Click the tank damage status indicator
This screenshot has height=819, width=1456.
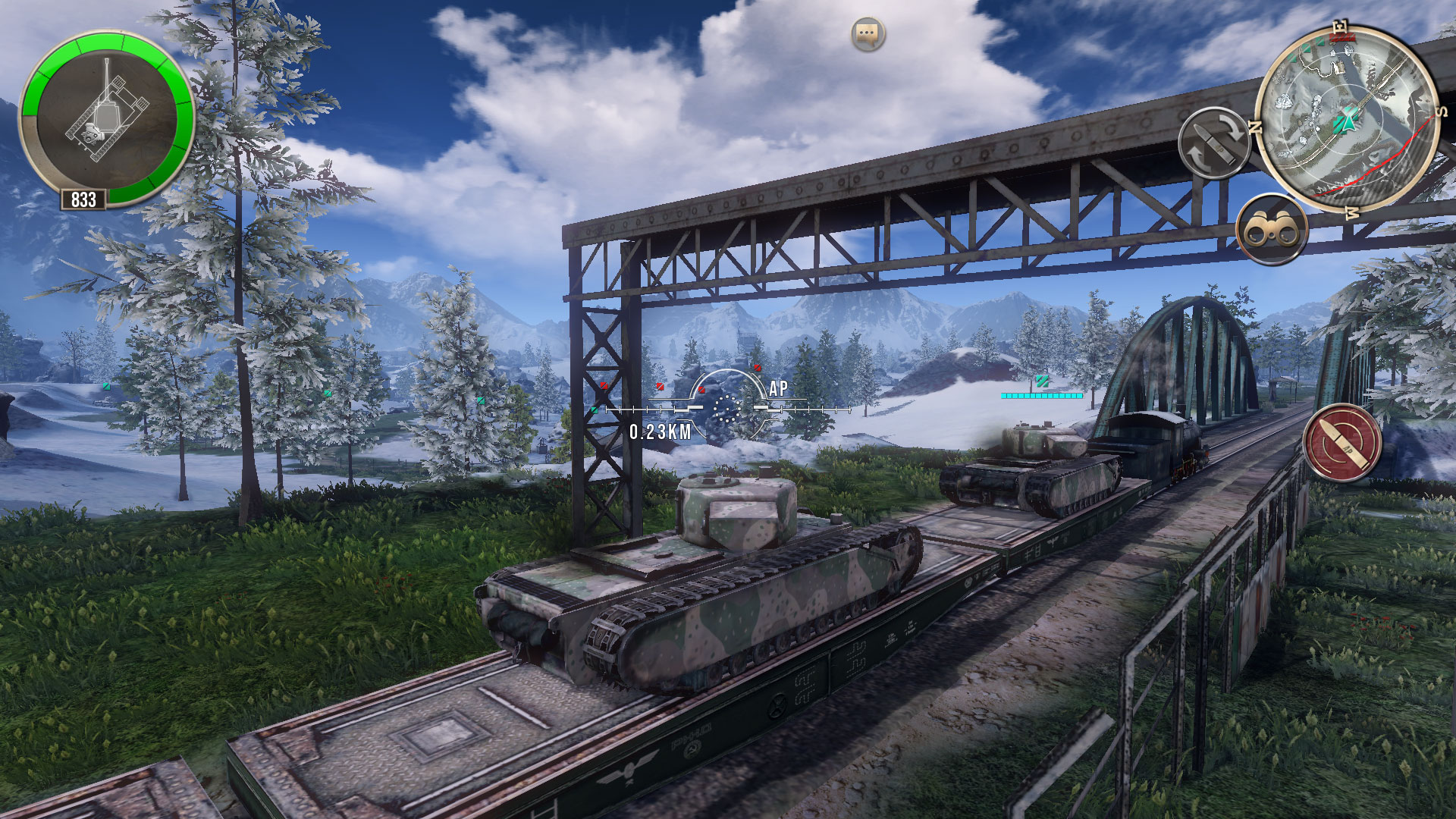click(x=106, y=118)
